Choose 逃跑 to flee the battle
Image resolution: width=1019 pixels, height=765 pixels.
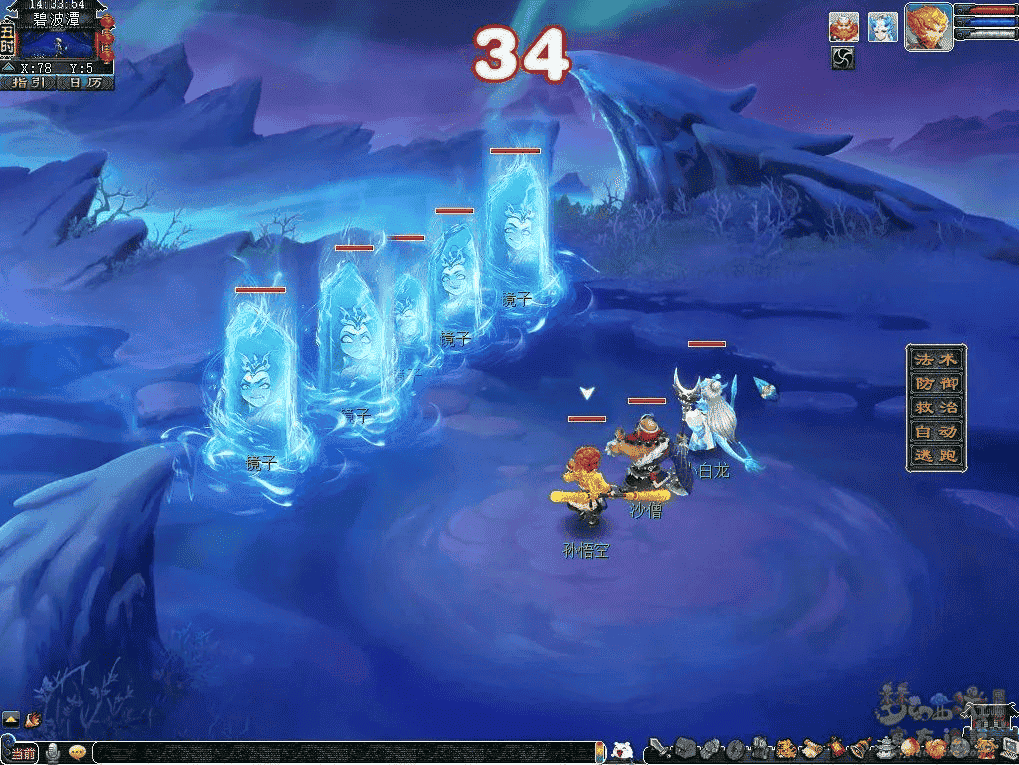[936, 455]
